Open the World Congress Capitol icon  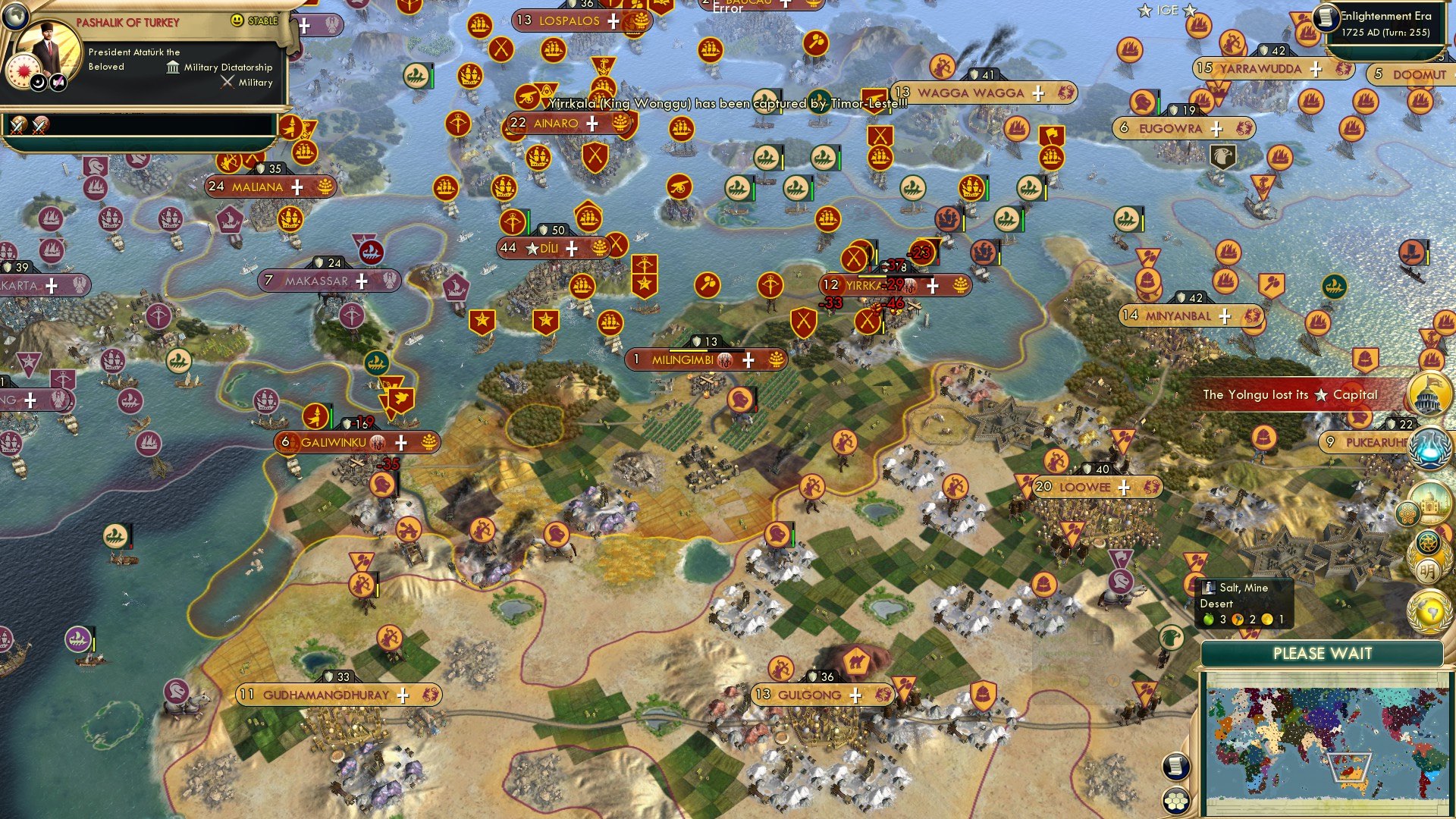coord(1430,392)
